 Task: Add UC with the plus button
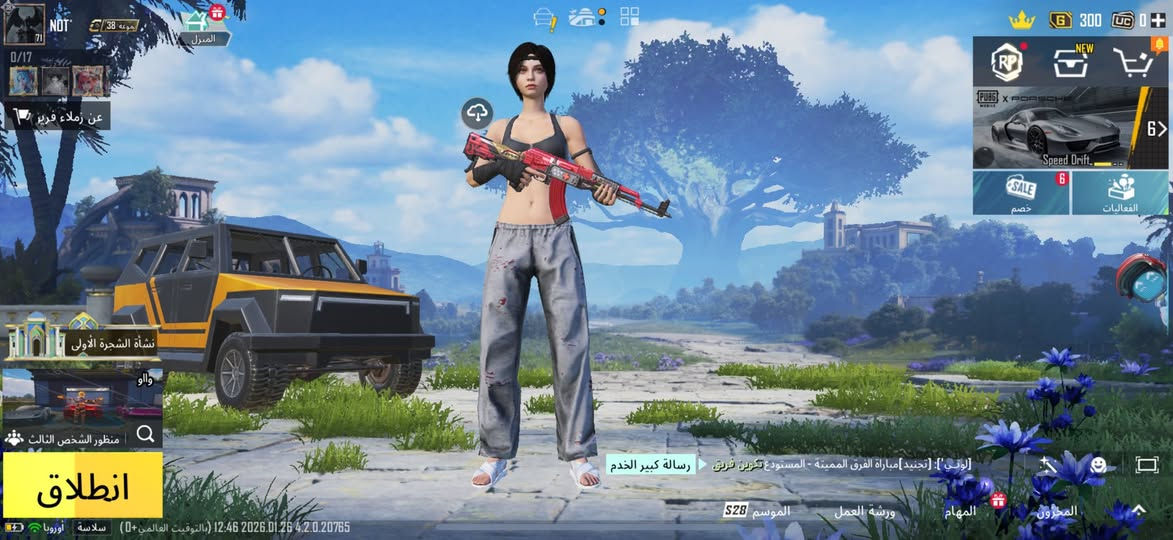coord(1157,19)
